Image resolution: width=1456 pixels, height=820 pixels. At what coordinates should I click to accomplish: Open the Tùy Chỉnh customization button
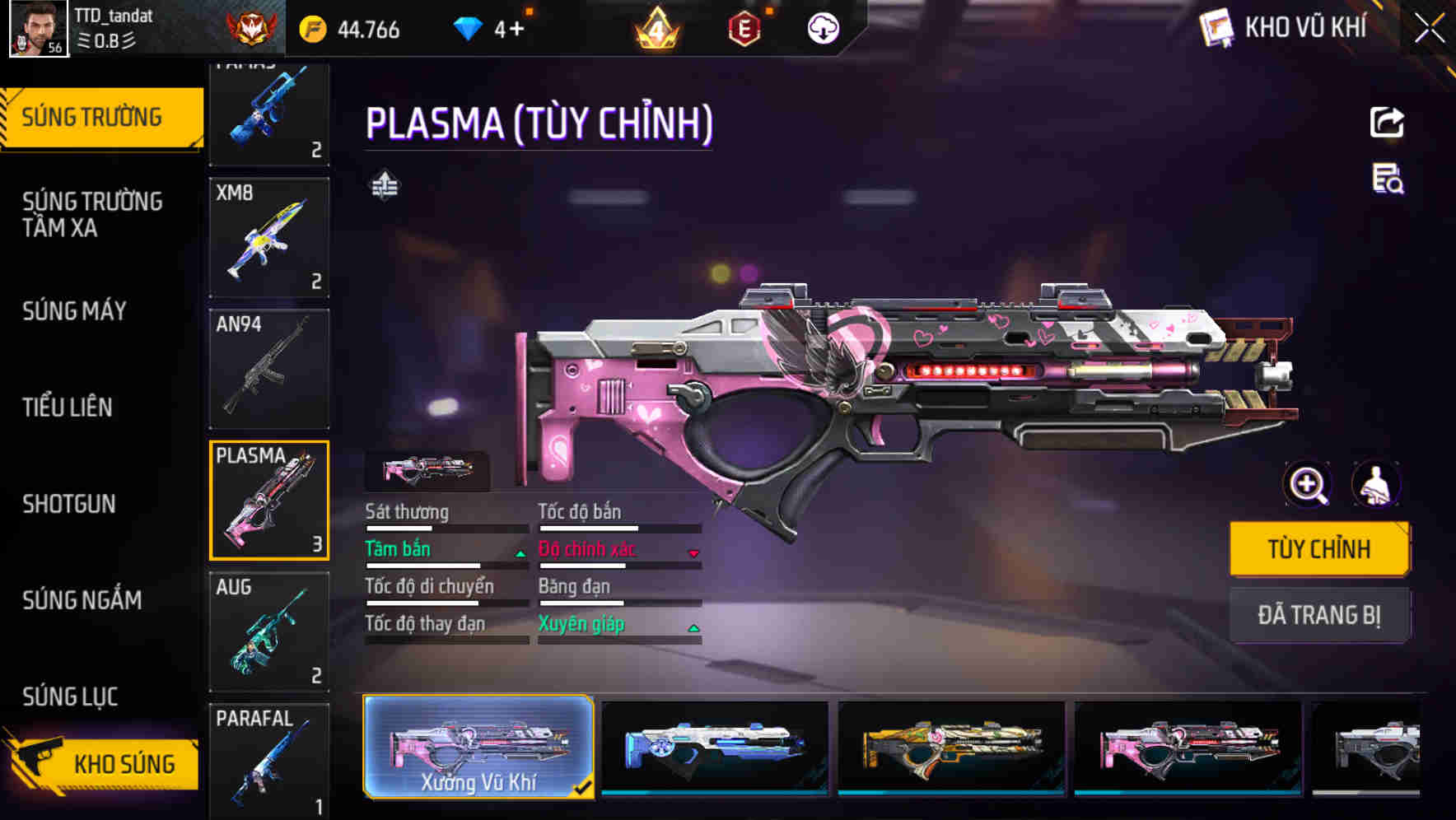(1319, 548)
